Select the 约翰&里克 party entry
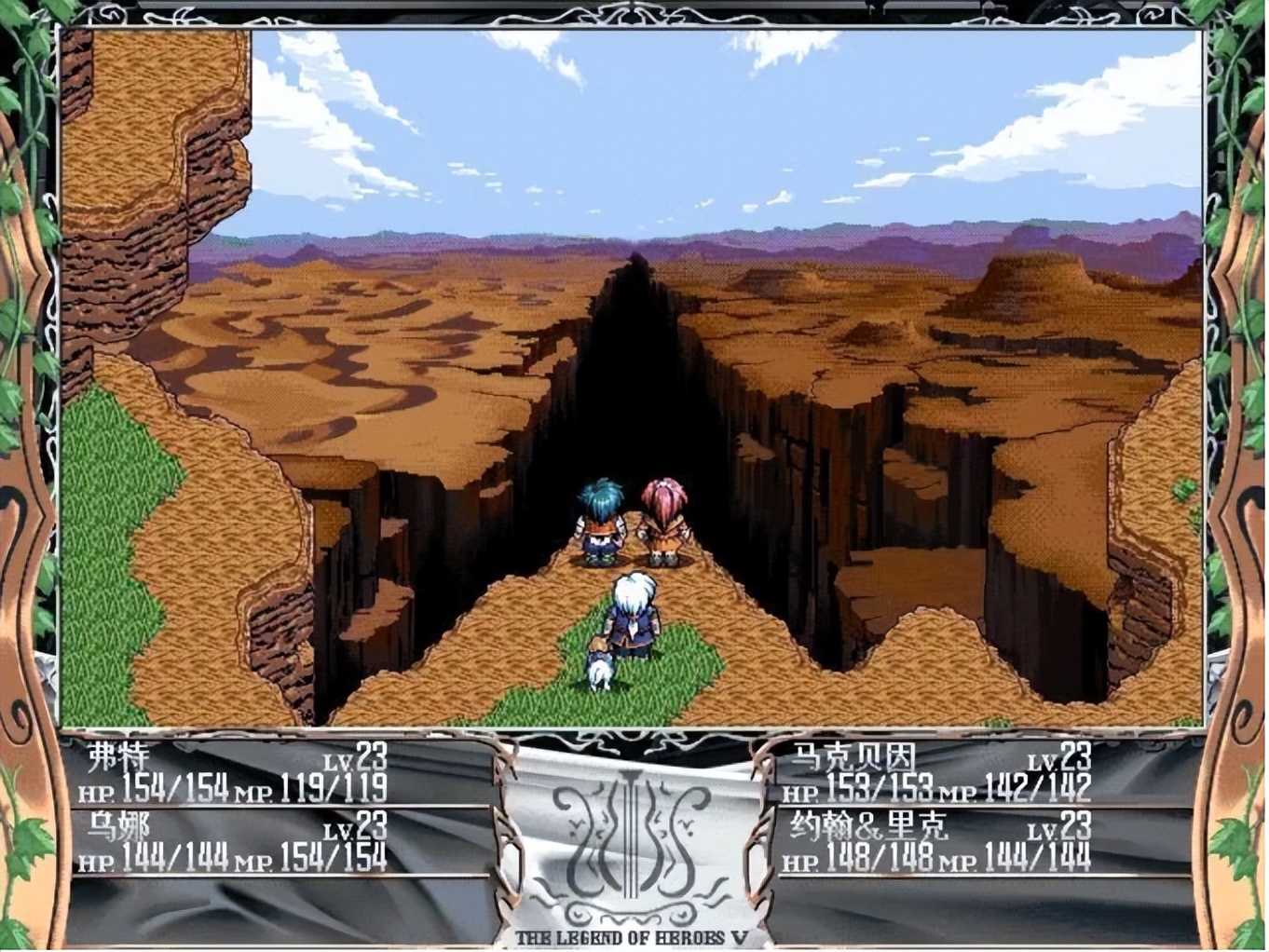The height and width of the screenshot is (952, 1269). click(936, 842)
